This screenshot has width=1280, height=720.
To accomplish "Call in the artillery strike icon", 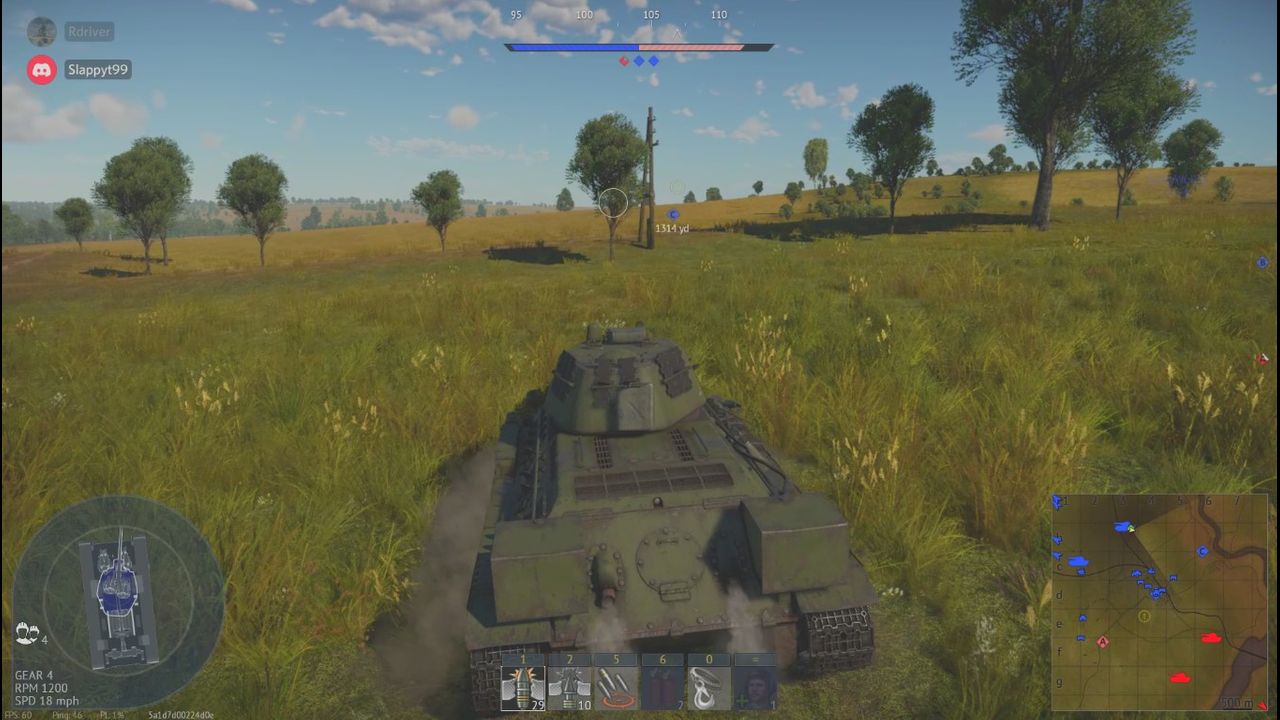I will tap(616, 688).
